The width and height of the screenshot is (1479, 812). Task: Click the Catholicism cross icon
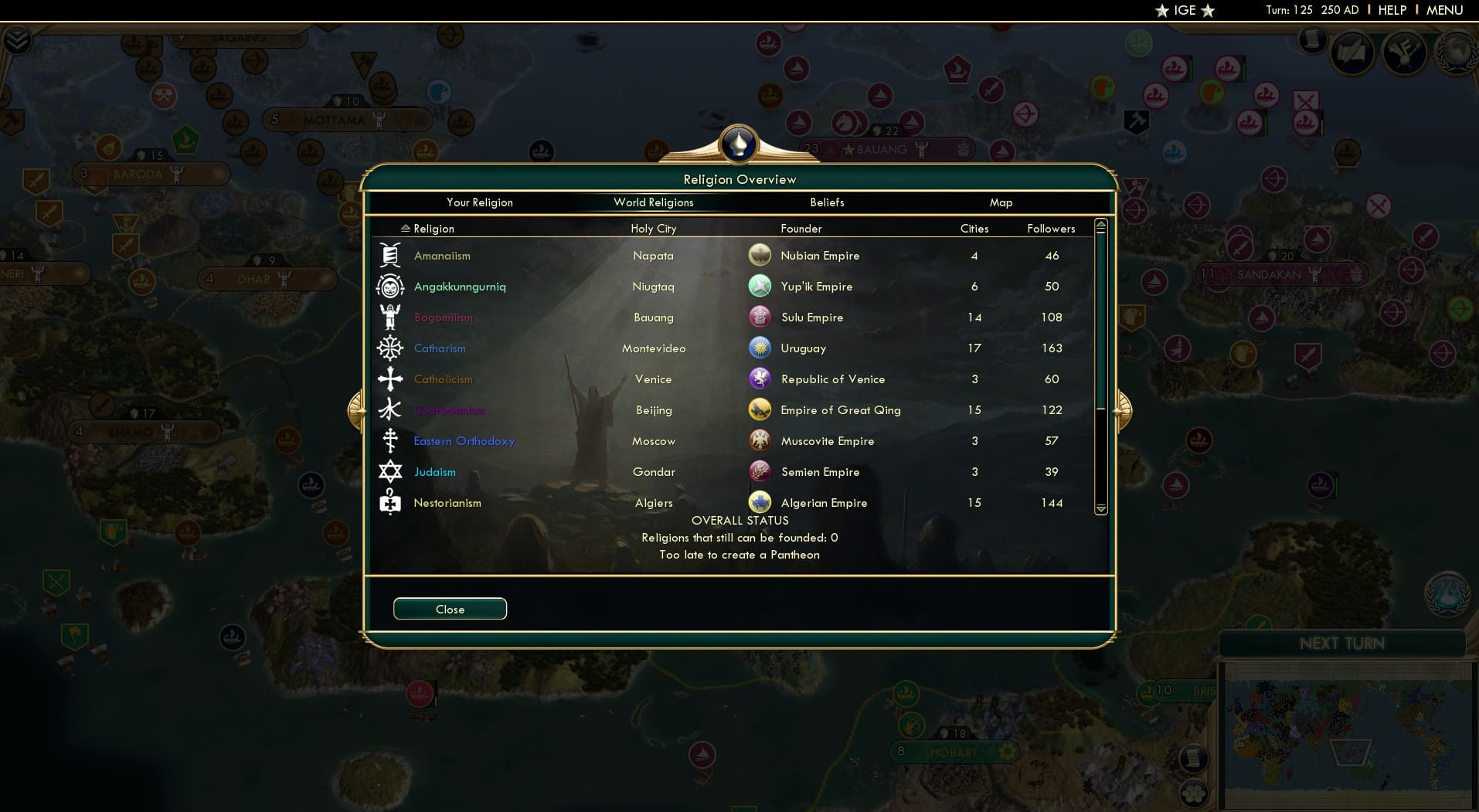click(x=391, y=379)
